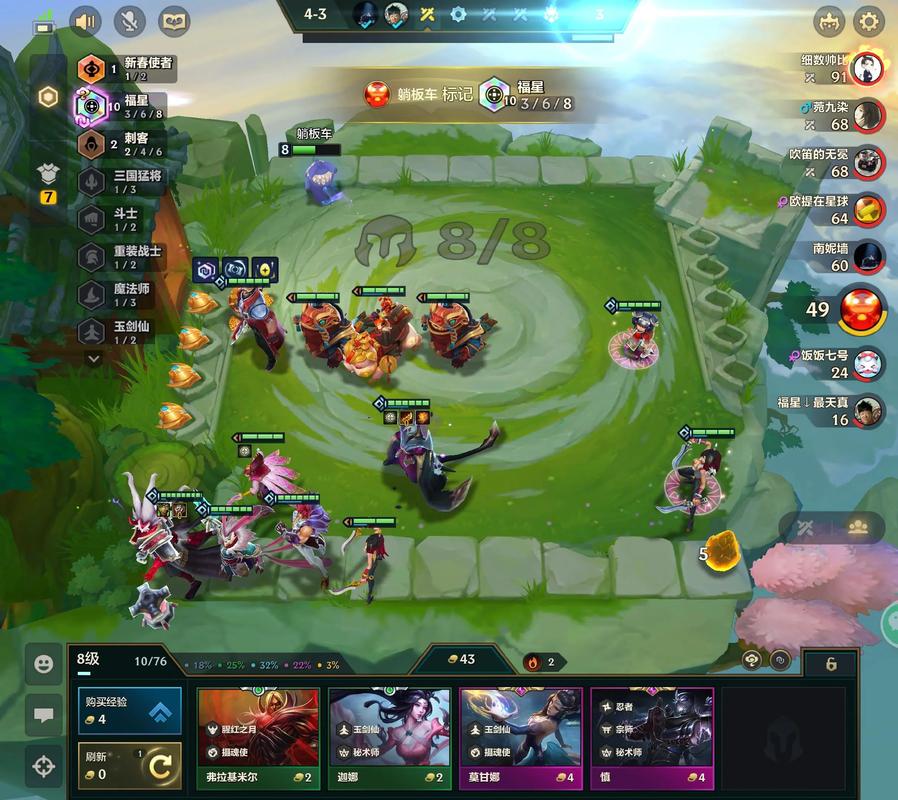Buy the 慎 champion card

tap(652, 738)
